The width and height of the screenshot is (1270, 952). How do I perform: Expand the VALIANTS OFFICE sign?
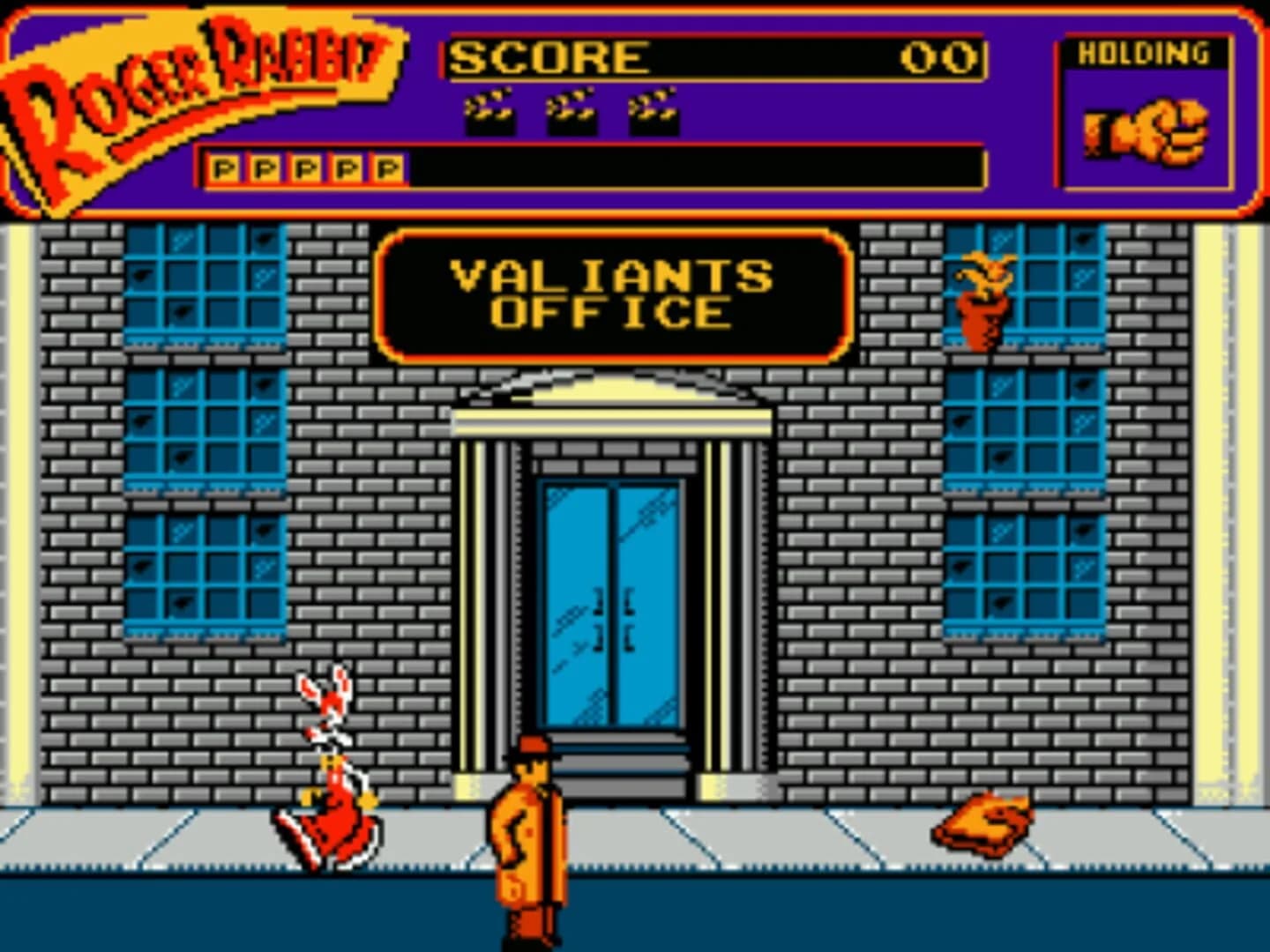[x=613, y=291]
